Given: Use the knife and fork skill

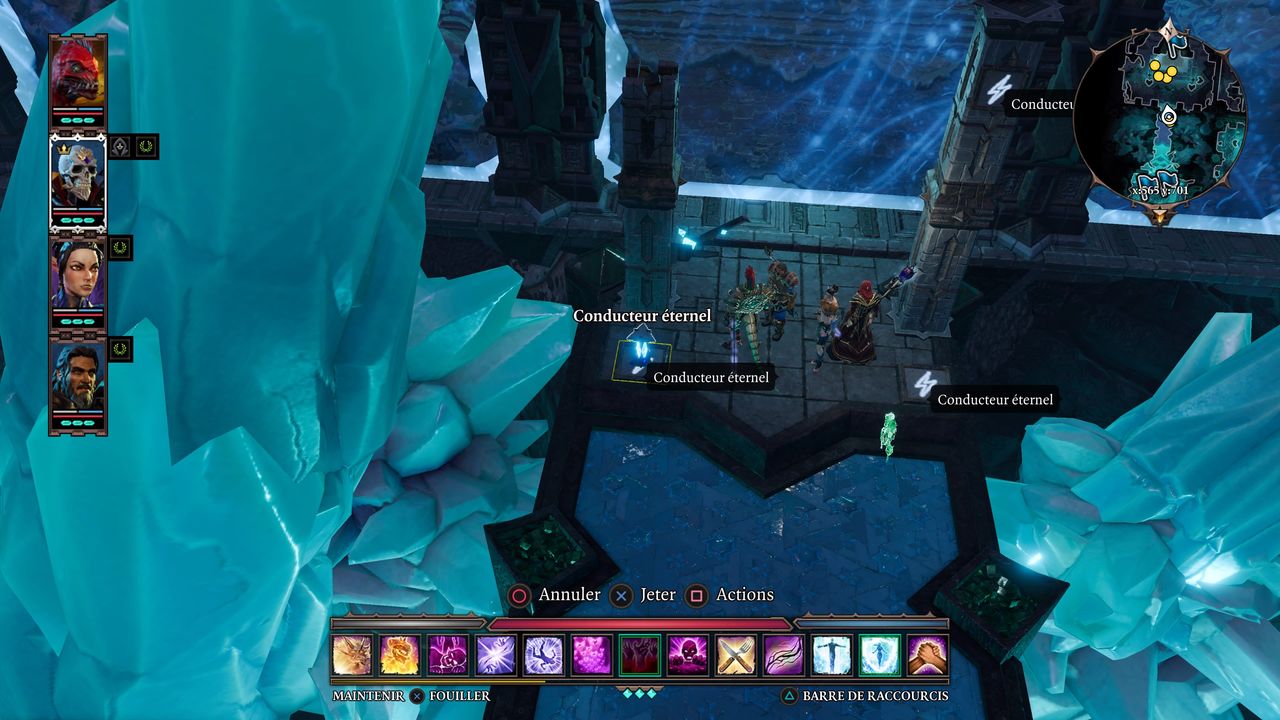Looking at the screenshot, I should tap(736, 656).
